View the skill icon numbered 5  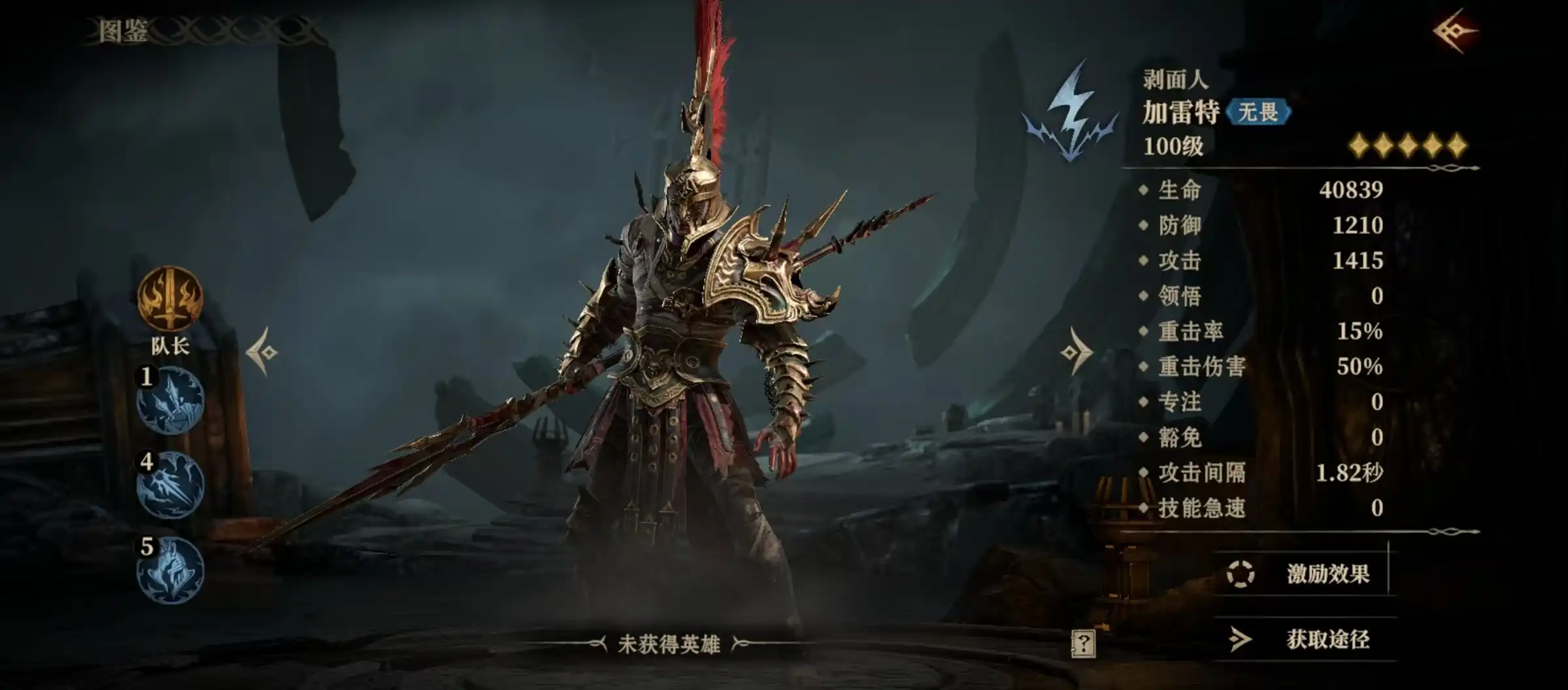coord(170,570)
